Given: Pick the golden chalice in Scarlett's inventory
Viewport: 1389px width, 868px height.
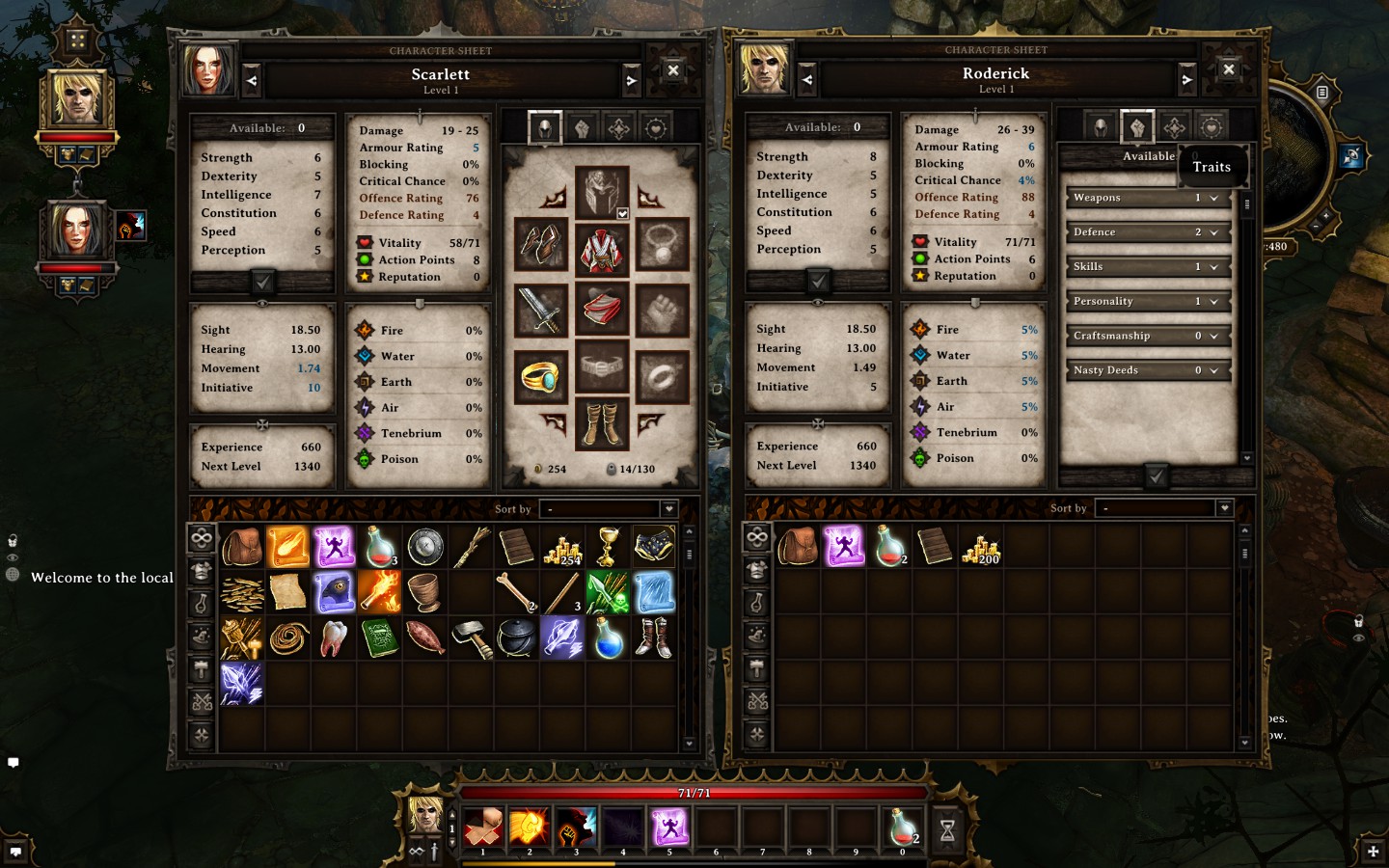Looking at the screenshot, I should 607,547.
